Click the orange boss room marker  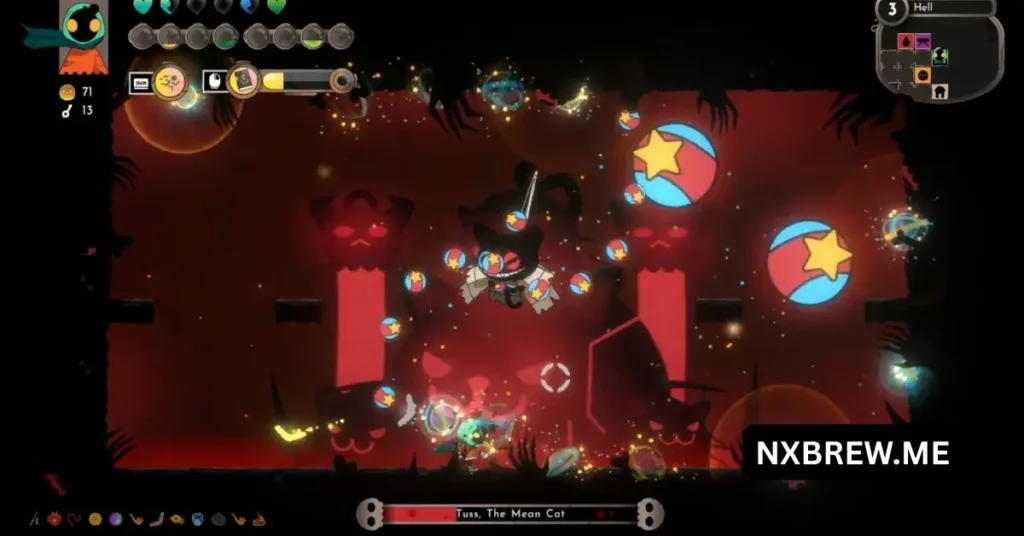[x=922, y=75]
